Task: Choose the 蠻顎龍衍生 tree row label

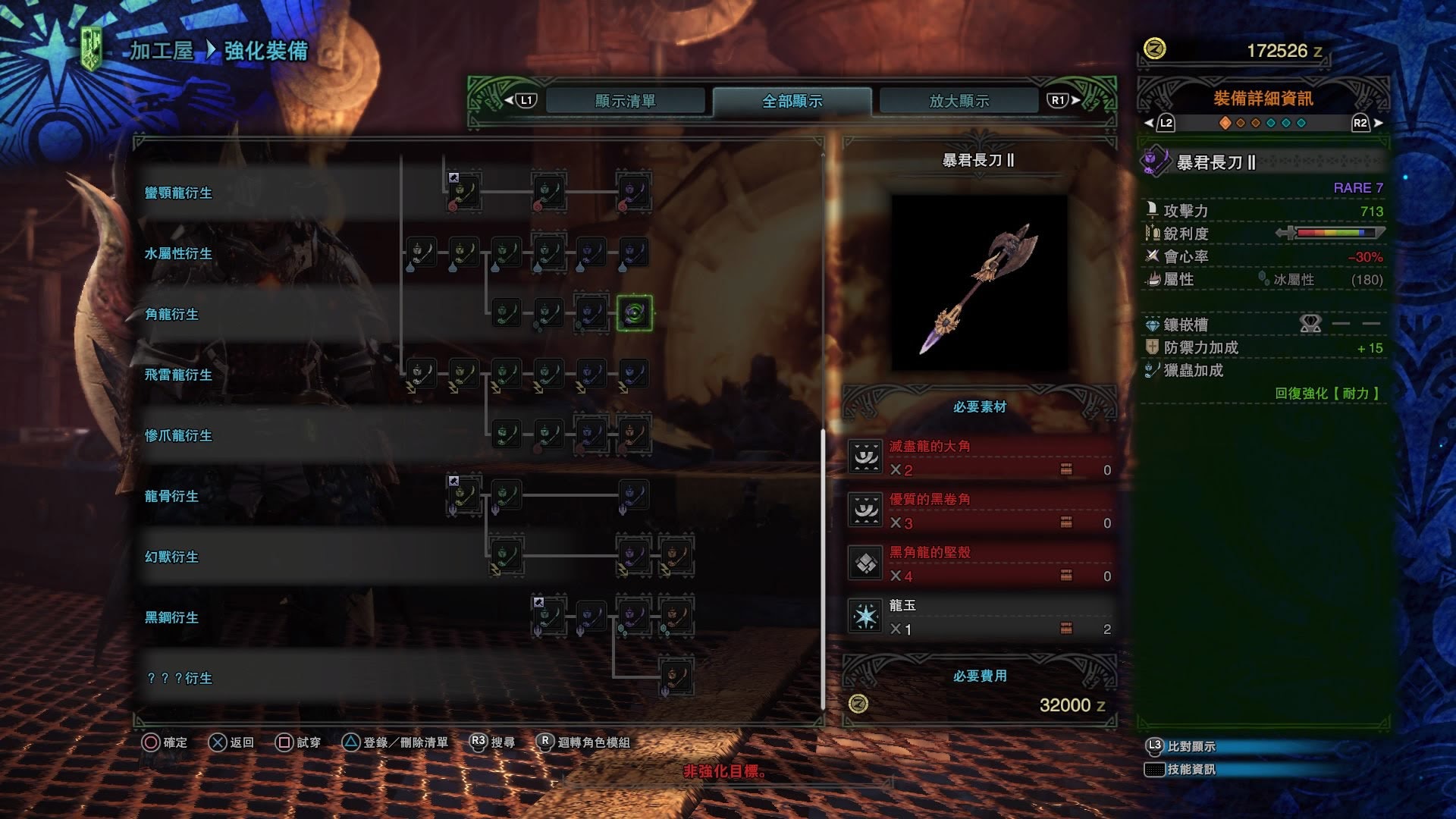Action: click(x=179, y=193)
